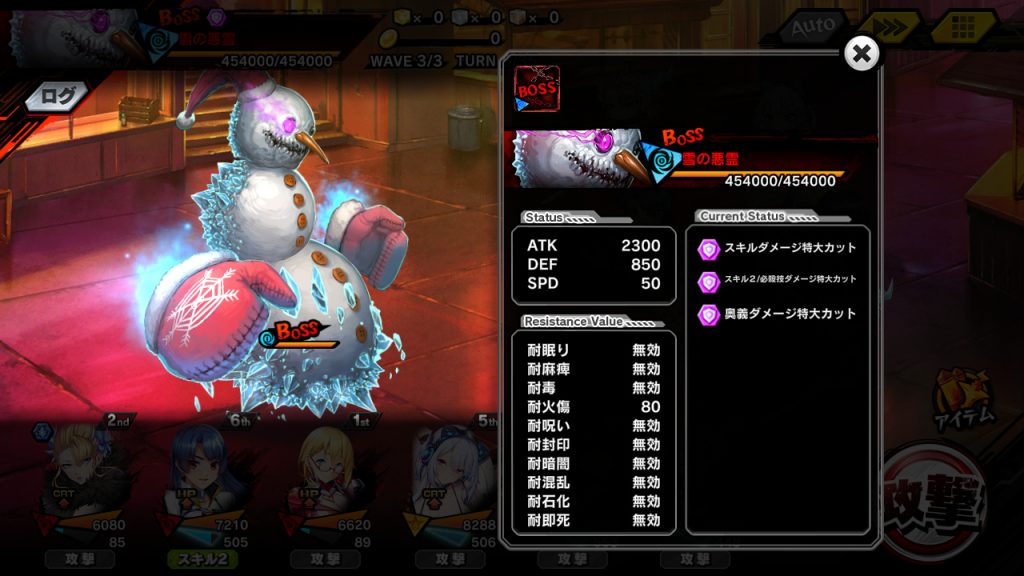The height and width of the screenshot is (576, 1024).
Task: Open the grid menu button
Action: pyautogui.click(x=962, y=27)
